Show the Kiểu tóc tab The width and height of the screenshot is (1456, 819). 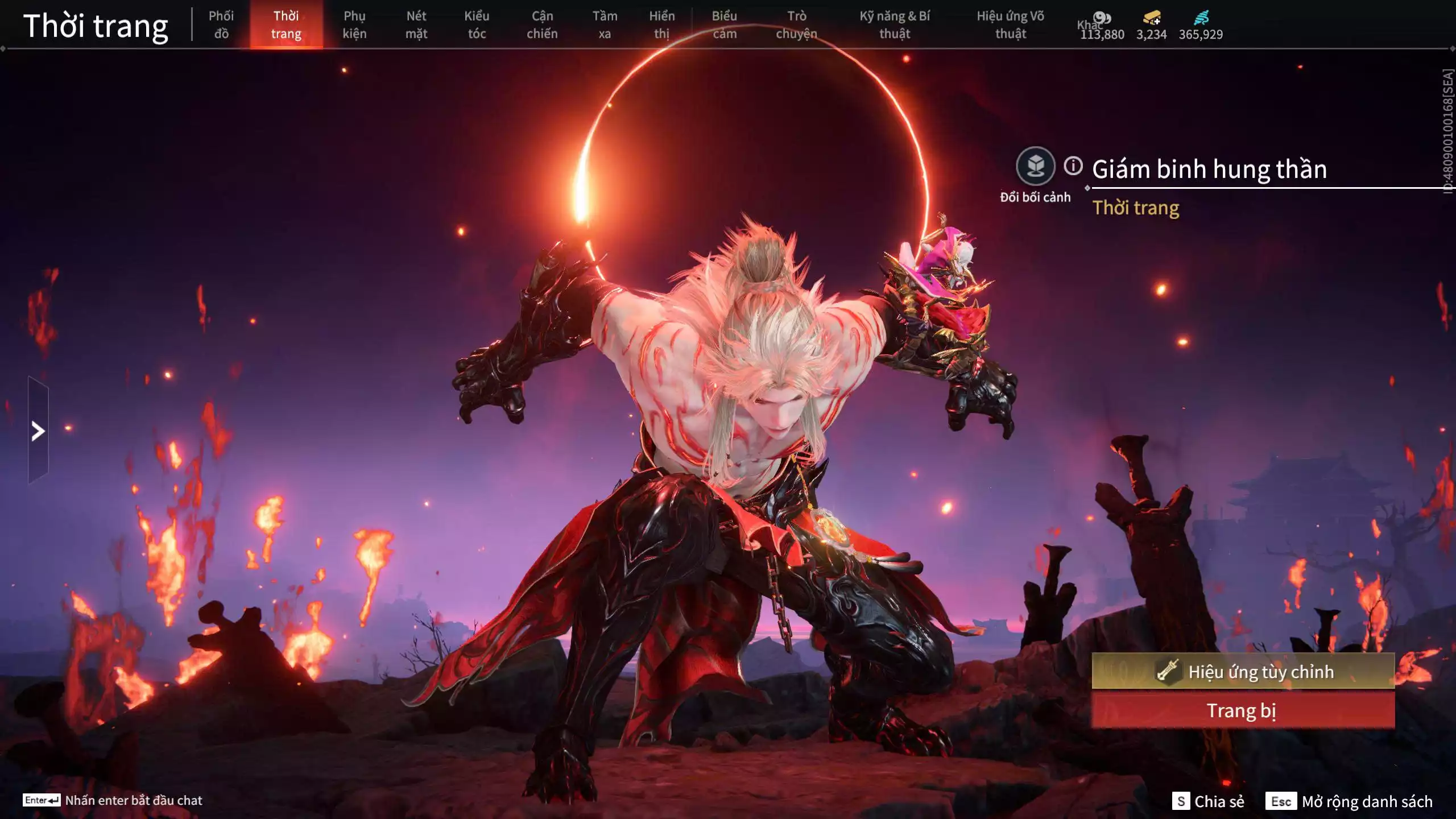[x=477, y=25]
